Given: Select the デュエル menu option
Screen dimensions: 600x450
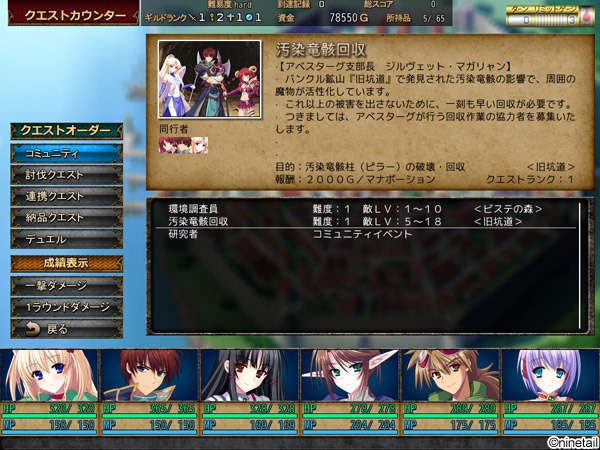Looking at the screenshot, I should click(x=67, y=240).
